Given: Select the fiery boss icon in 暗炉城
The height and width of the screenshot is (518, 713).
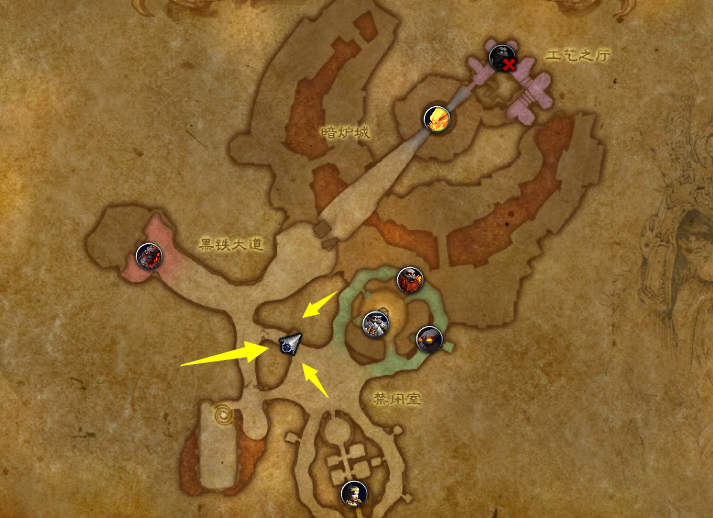Looking at the screenshot, I should (436, 119).
